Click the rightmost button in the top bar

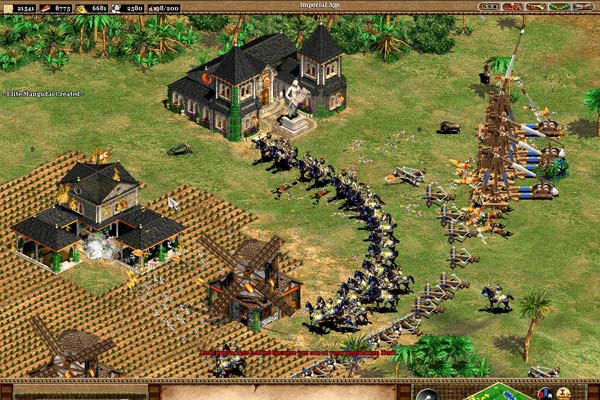[x=583, y=6]
